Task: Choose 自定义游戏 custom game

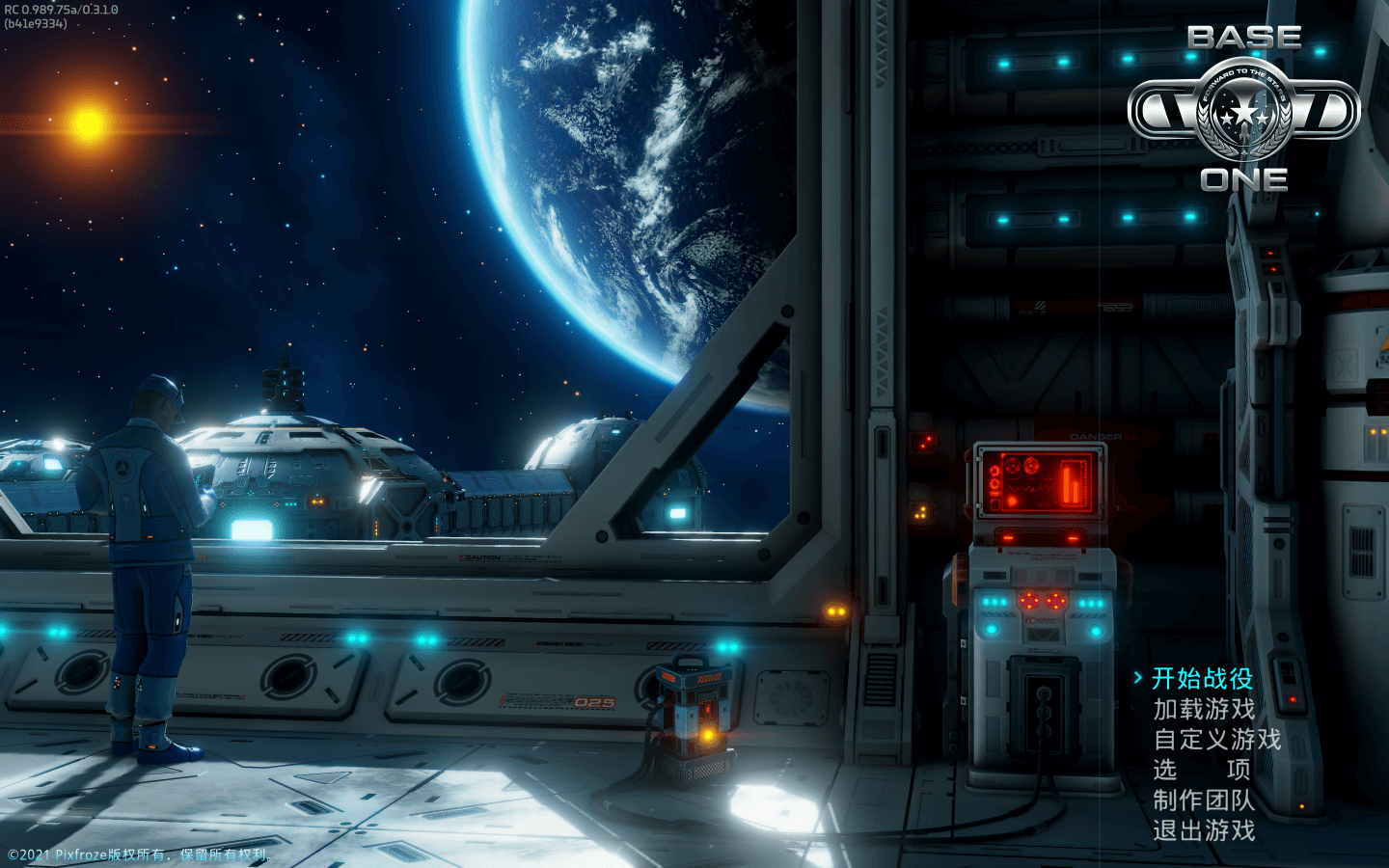Action: click(1217, 740)
